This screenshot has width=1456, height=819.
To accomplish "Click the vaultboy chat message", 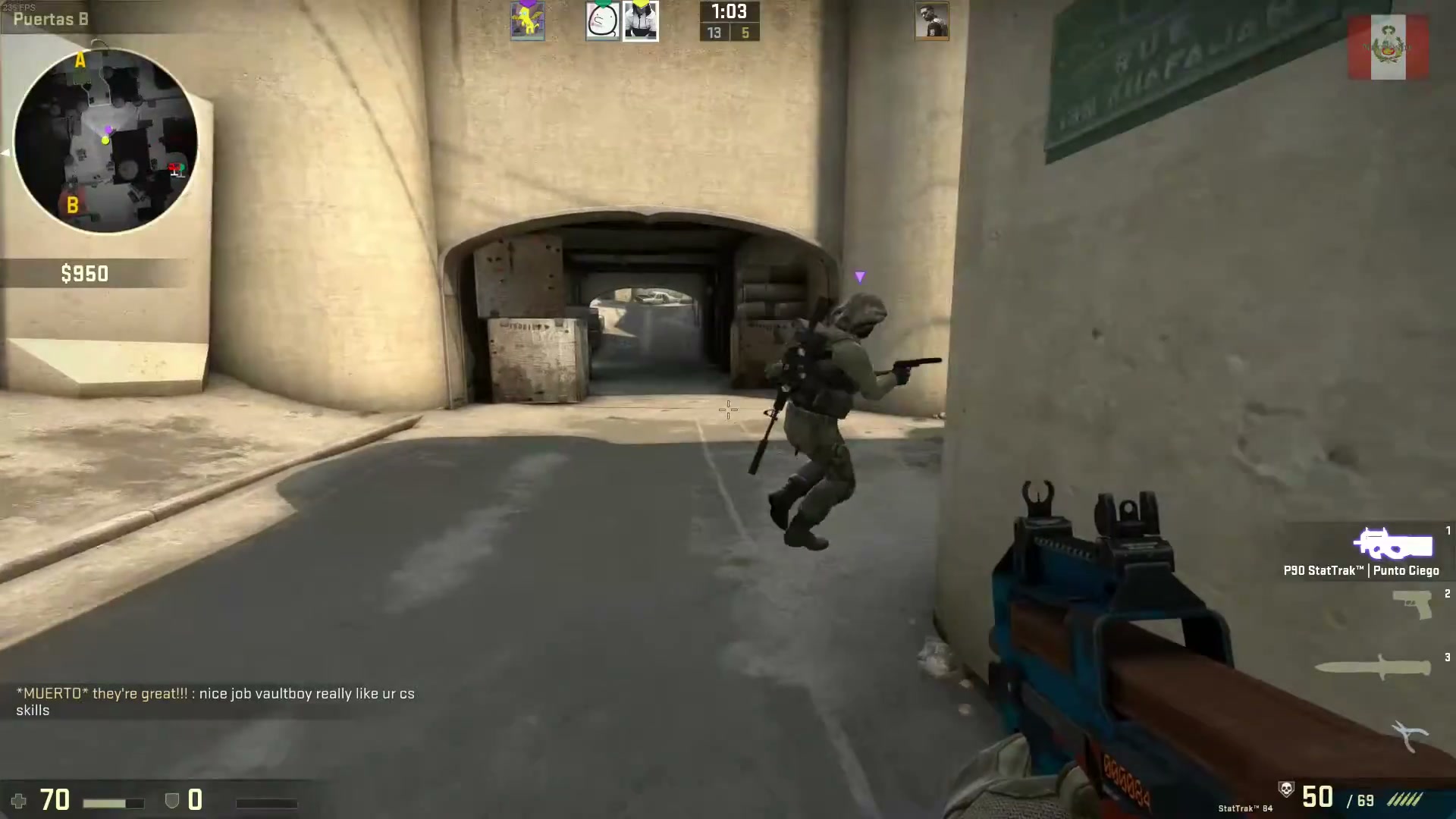I will (215, 701).
